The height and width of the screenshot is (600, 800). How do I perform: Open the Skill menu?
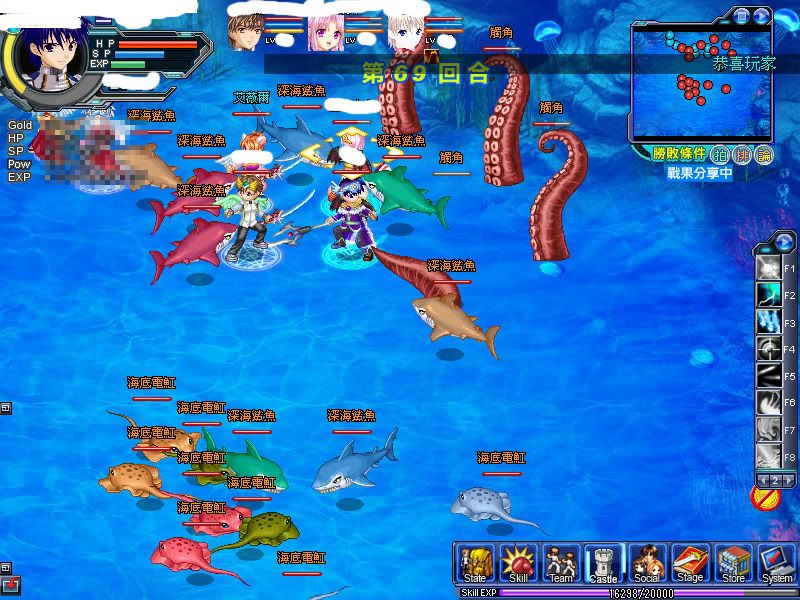coord(519,563)
